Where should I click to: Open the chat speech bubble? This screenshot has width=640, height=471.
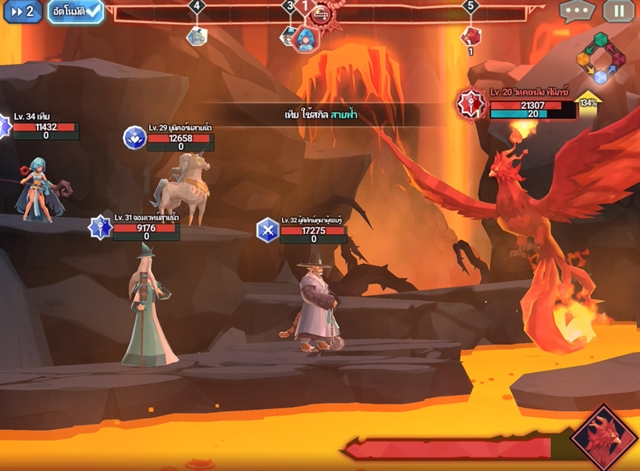(x=577, y=12)
